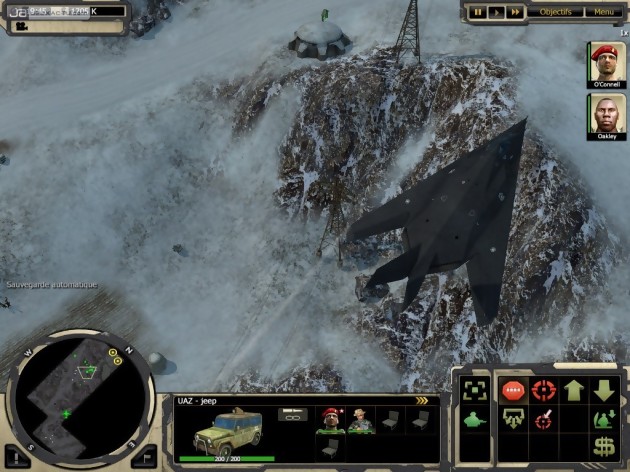Click the circular minimap

point(80,400)
